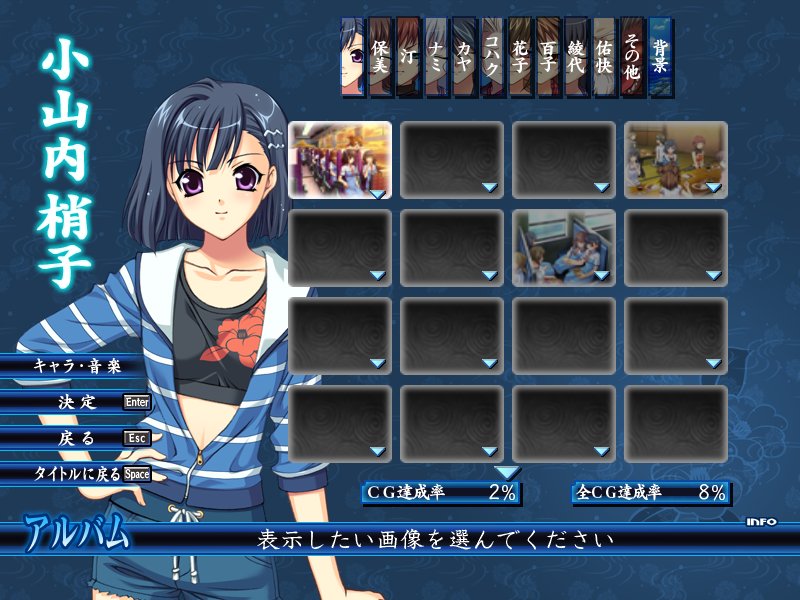View the train interior CG thumbnail

point(340,159)
